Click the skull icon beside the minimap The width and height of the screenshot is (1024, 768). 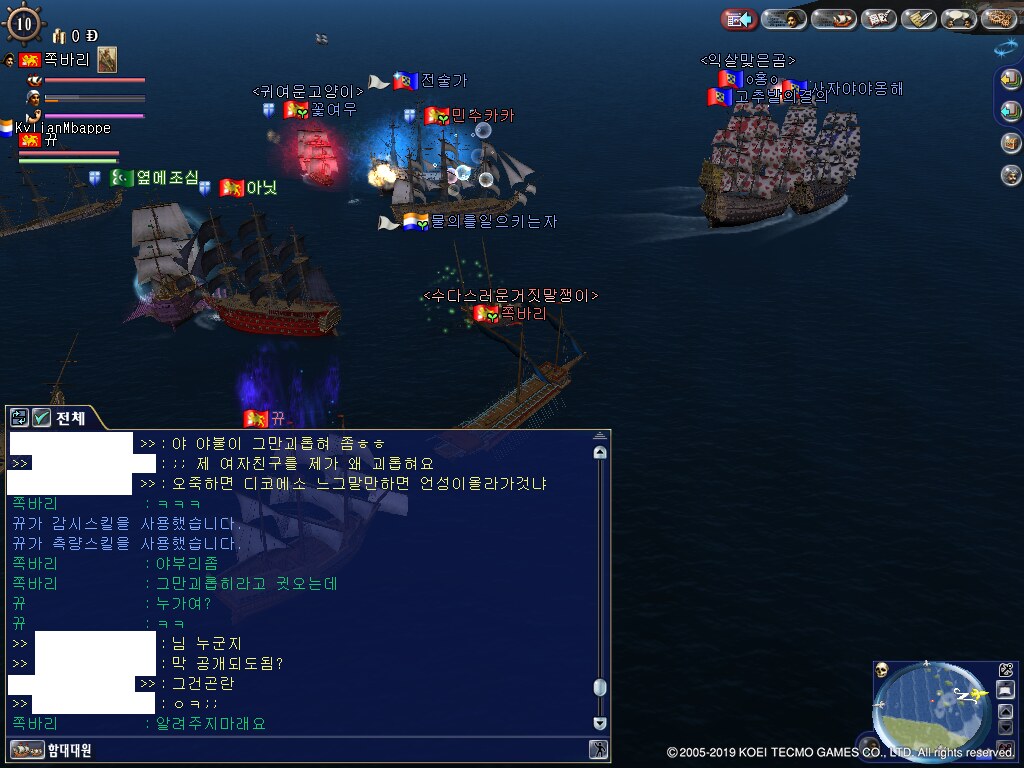pos(882,669)
